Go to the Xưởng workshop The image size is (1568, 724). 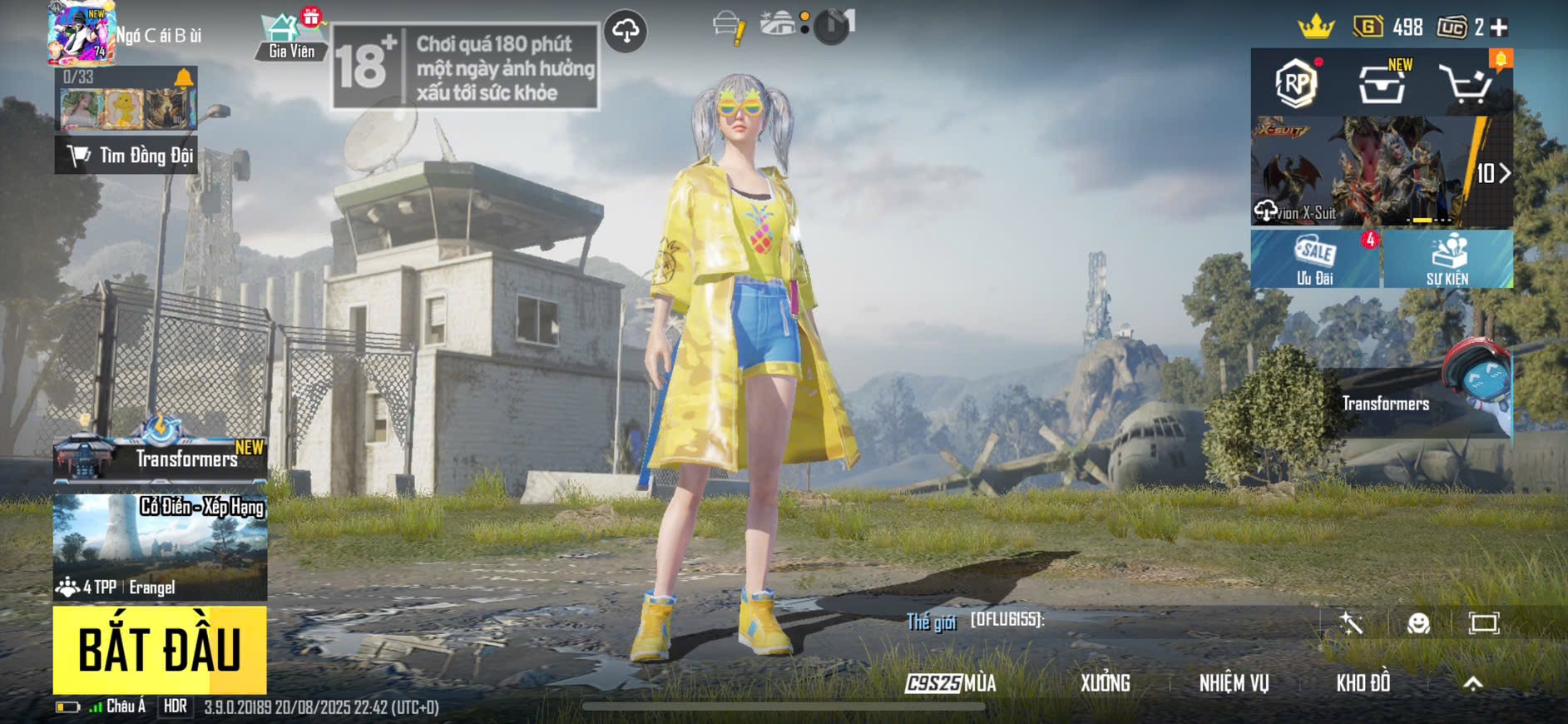1105,683
